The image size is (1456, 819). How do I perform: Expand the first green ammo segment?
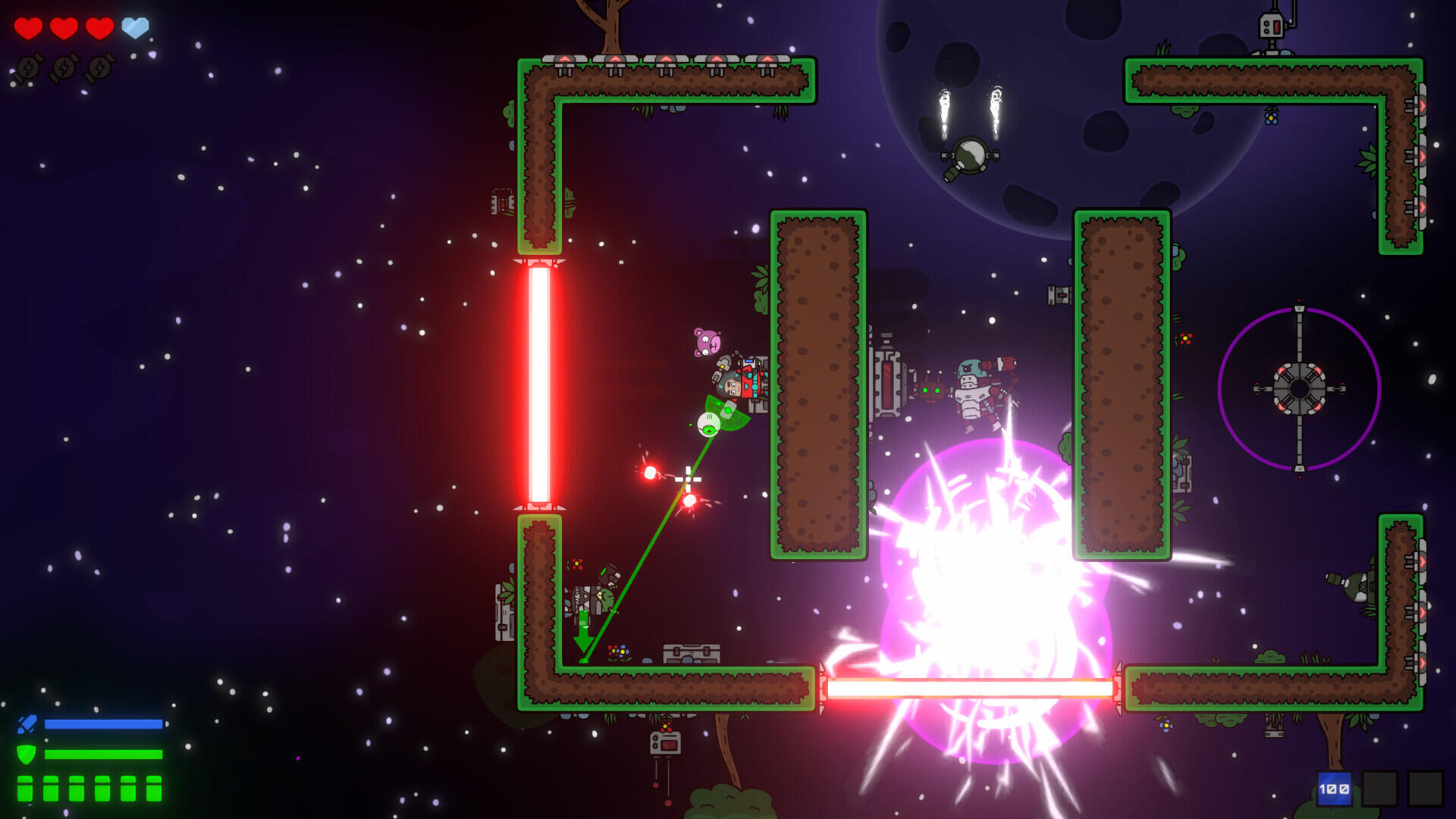25,789
